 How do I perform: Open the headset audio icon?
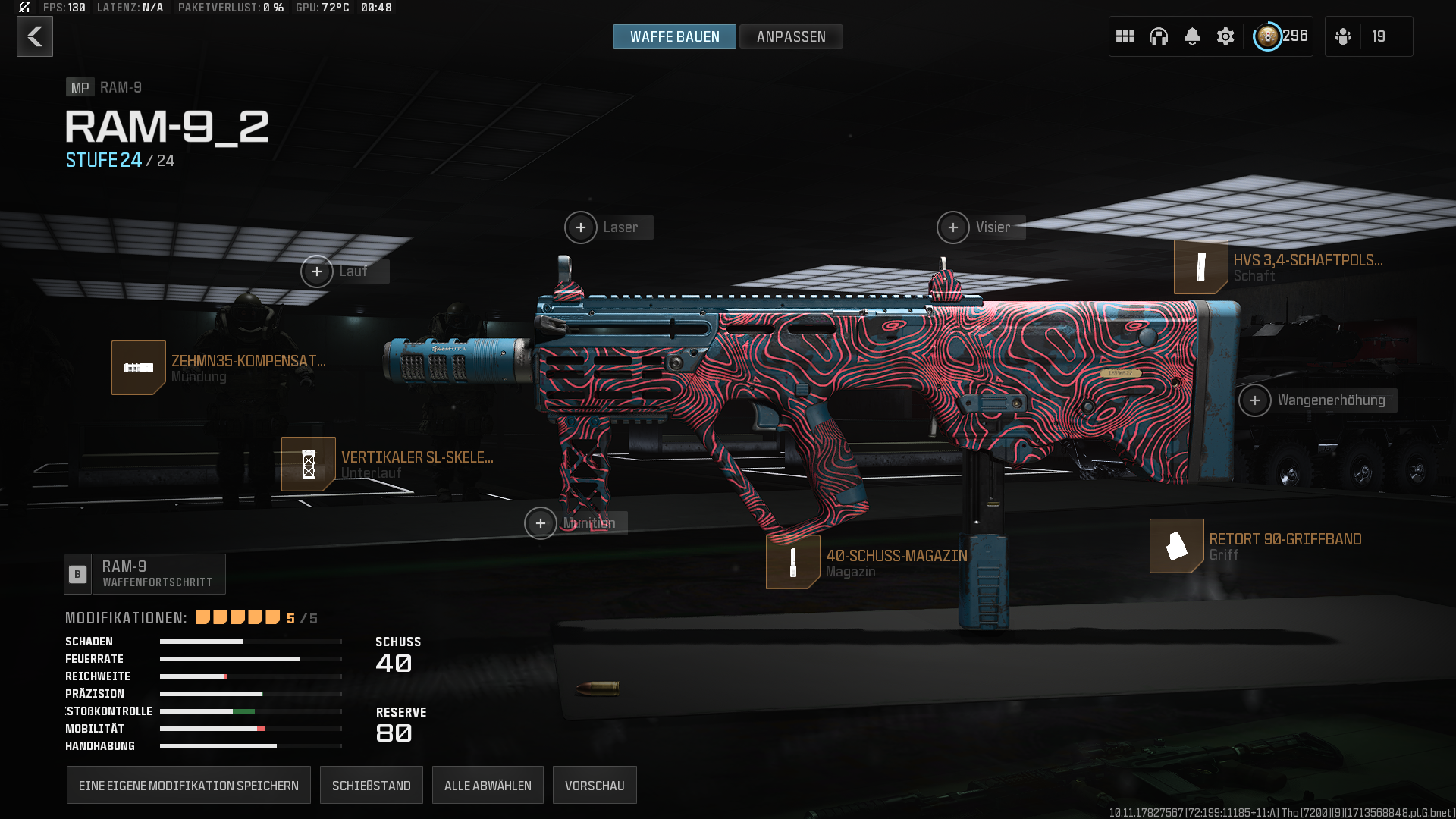[x=1158, y=36]
